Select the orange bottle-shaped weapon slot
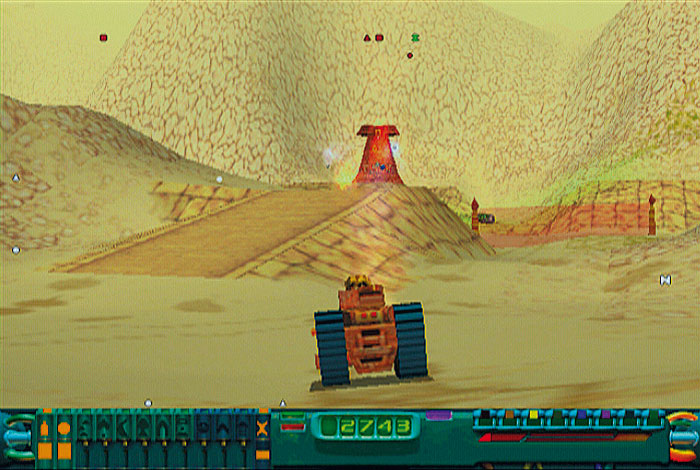The height and width of the screenshot is (470, 700). [x=44, y=430]
